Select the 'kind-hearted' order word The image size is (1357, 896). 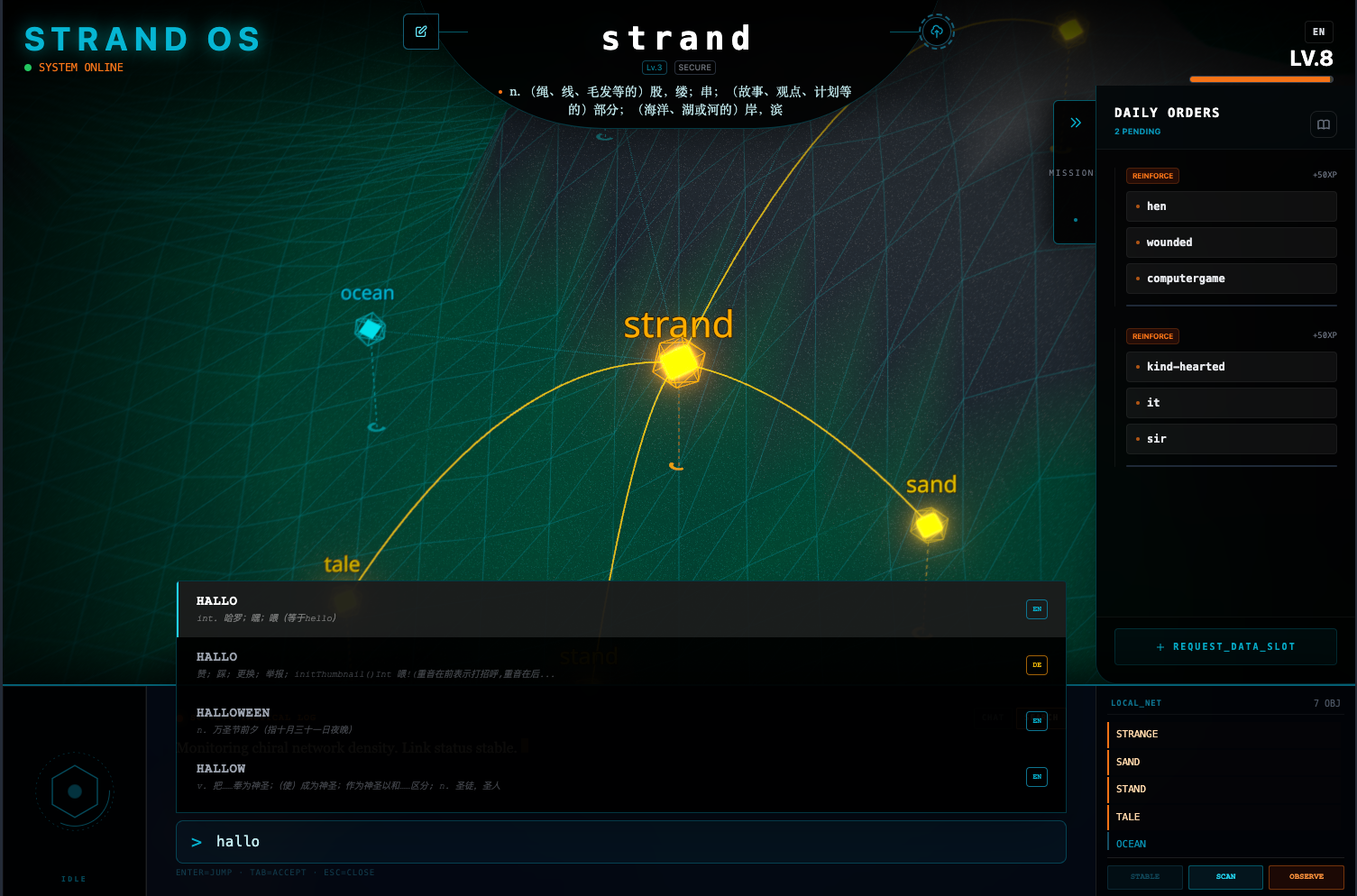click(1231, 367)
